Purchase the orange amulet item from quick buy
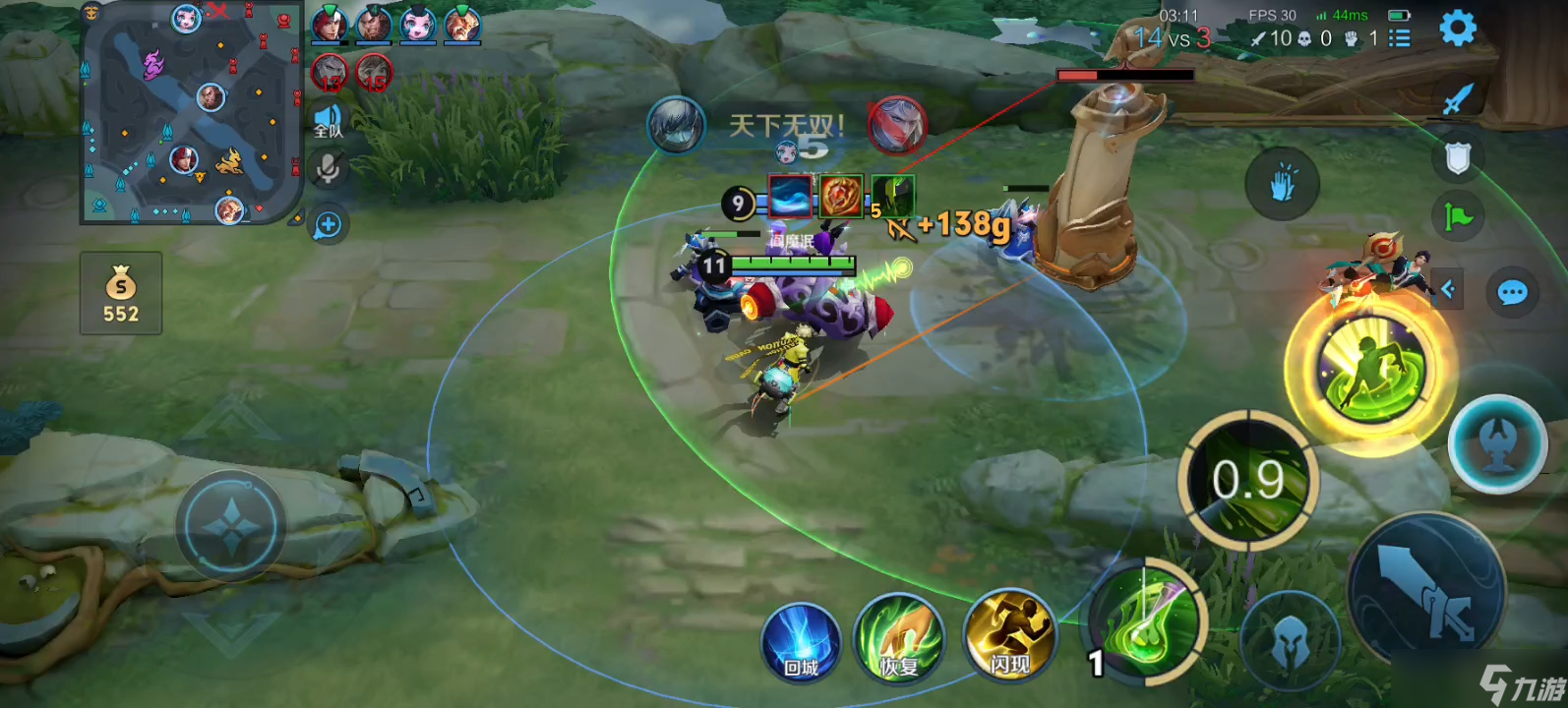Screen dimensions: 1568x708 click(841, 196)
